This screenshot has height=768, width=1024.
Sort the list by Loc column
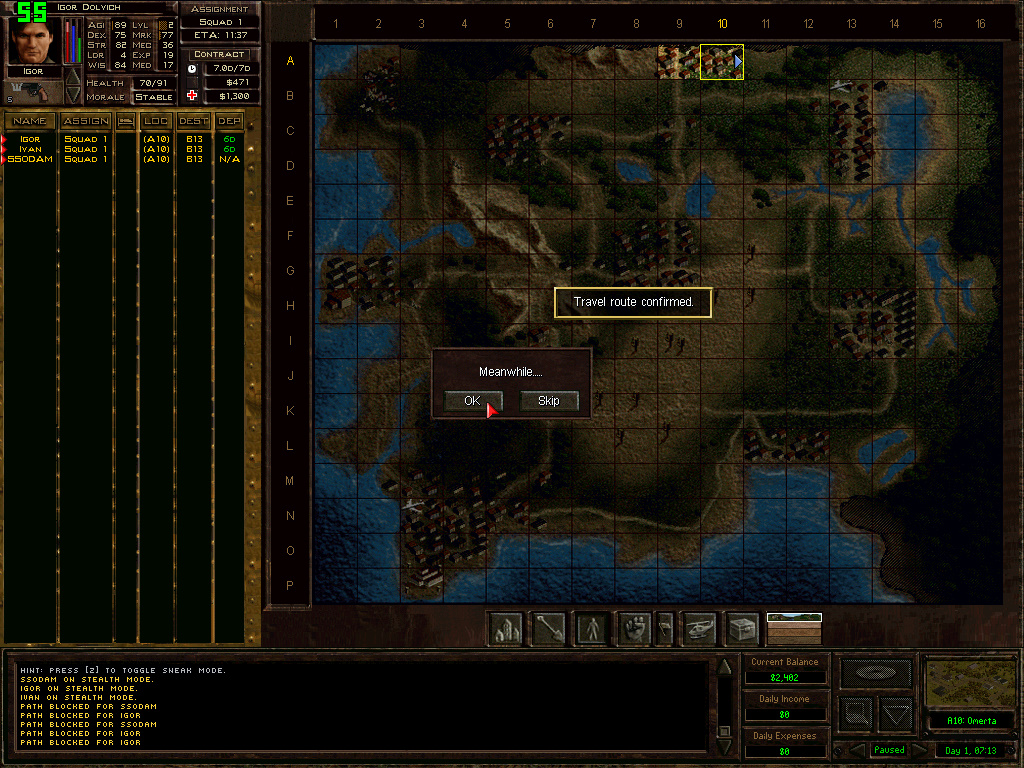[156, 121]
